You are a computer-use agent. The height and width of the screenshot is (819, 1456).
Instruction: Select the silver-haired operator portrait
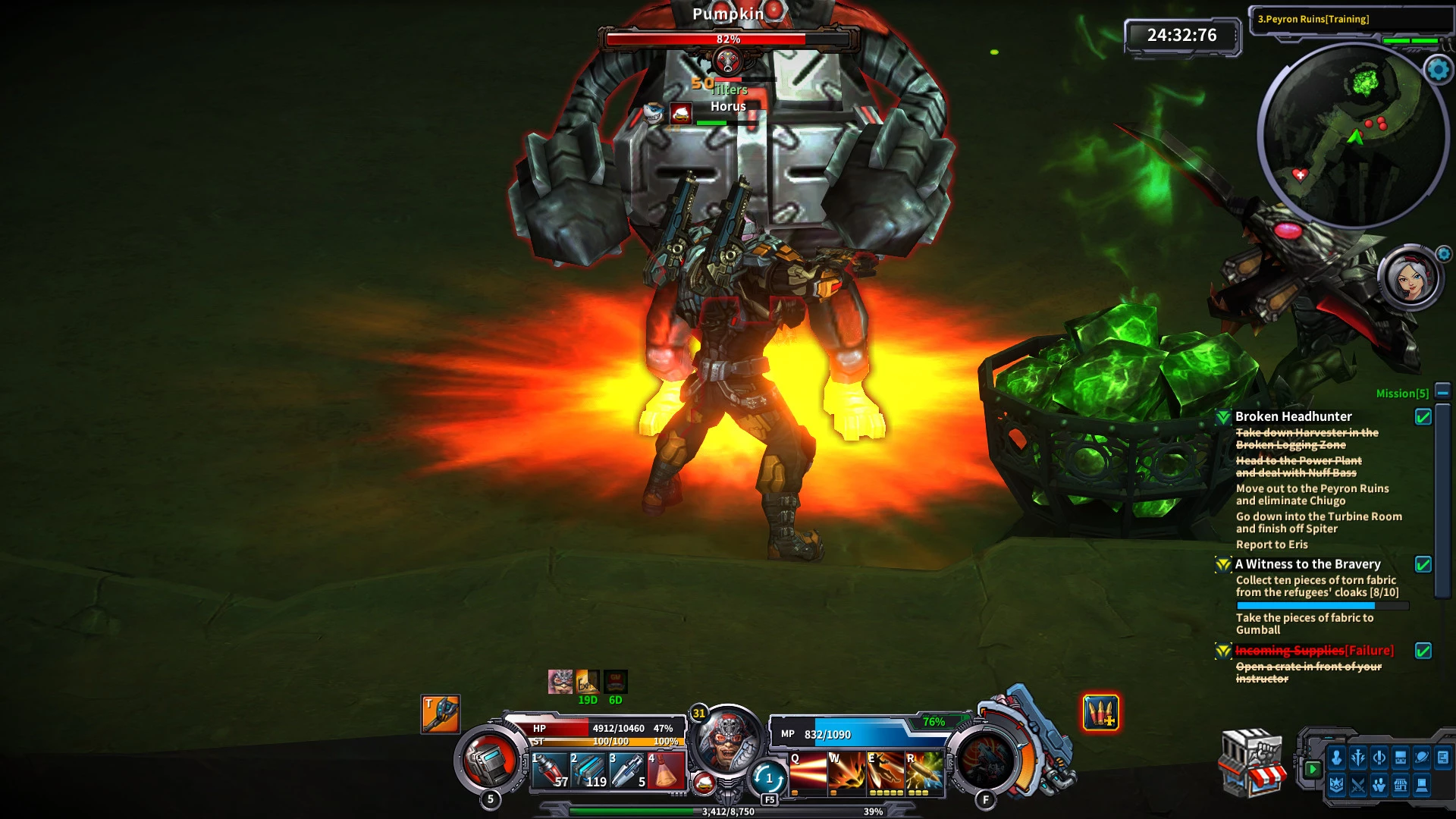pyautogui.click(x=1410, y=278)
